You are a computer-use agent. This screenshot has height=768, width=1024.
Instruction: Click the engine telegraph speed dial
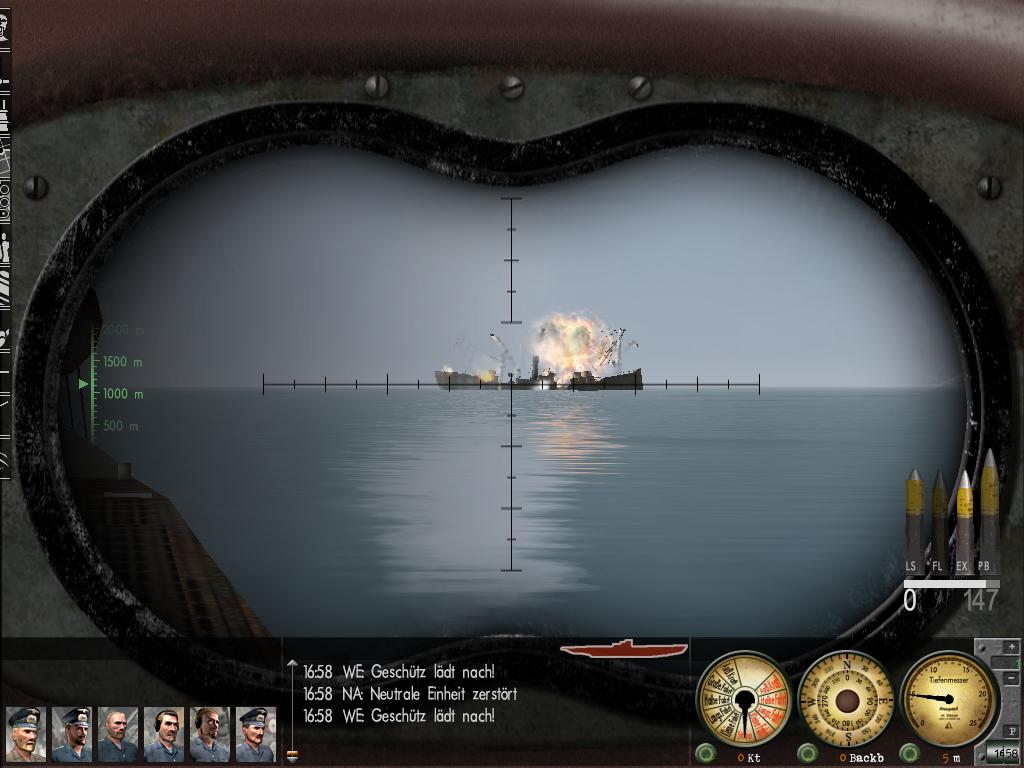click(x=743, y=699)
